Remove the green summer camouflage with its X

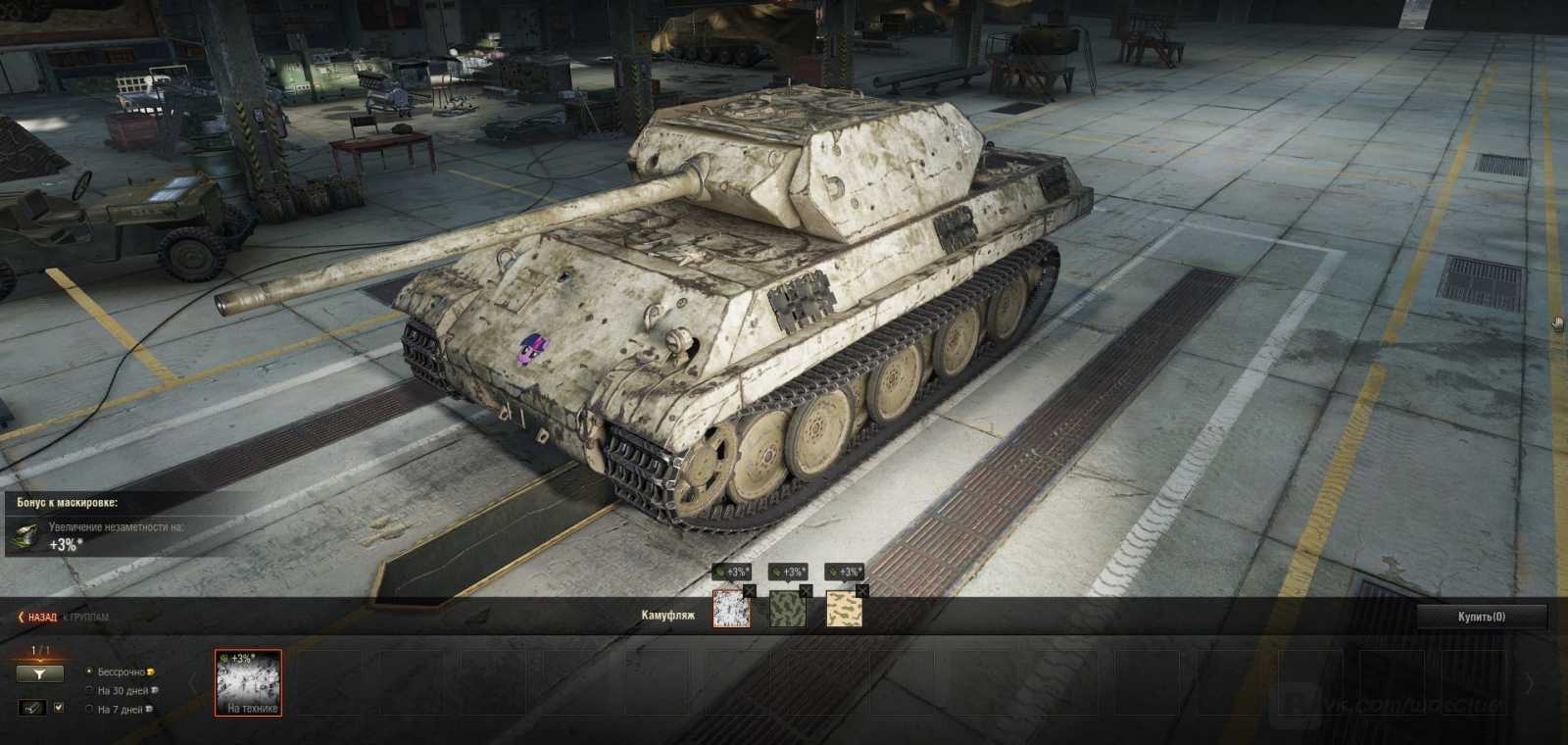tap(806, 590)
